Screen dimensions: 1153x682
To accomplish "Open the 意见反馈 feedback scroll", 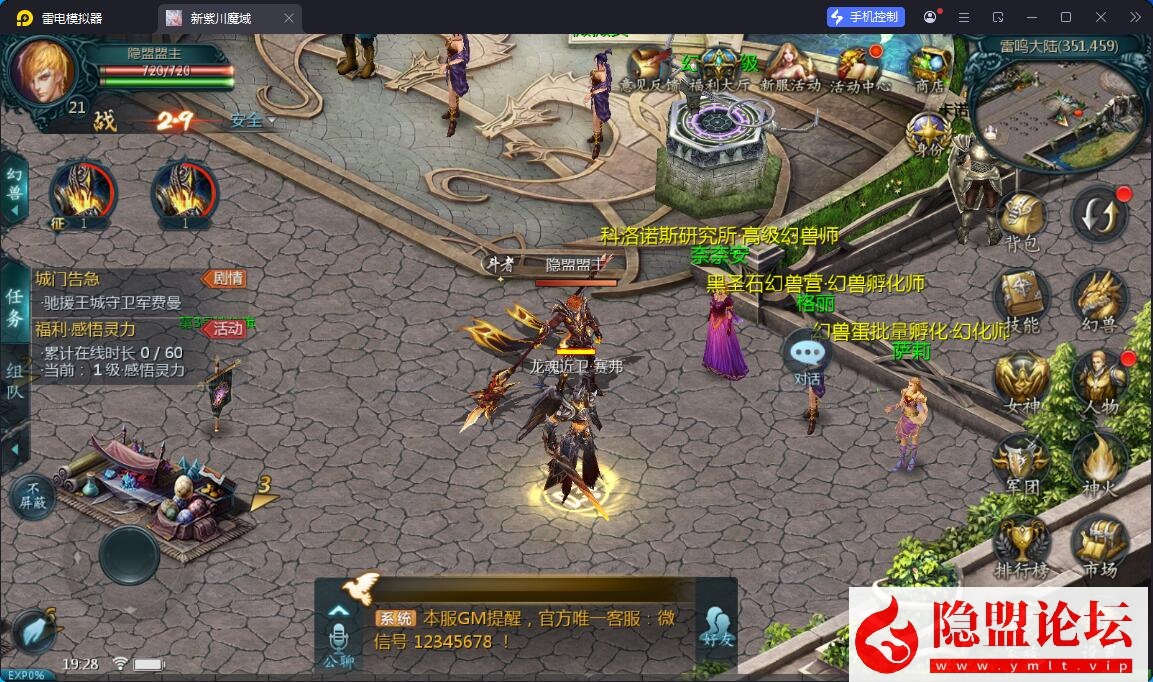I will pos(650,68).
